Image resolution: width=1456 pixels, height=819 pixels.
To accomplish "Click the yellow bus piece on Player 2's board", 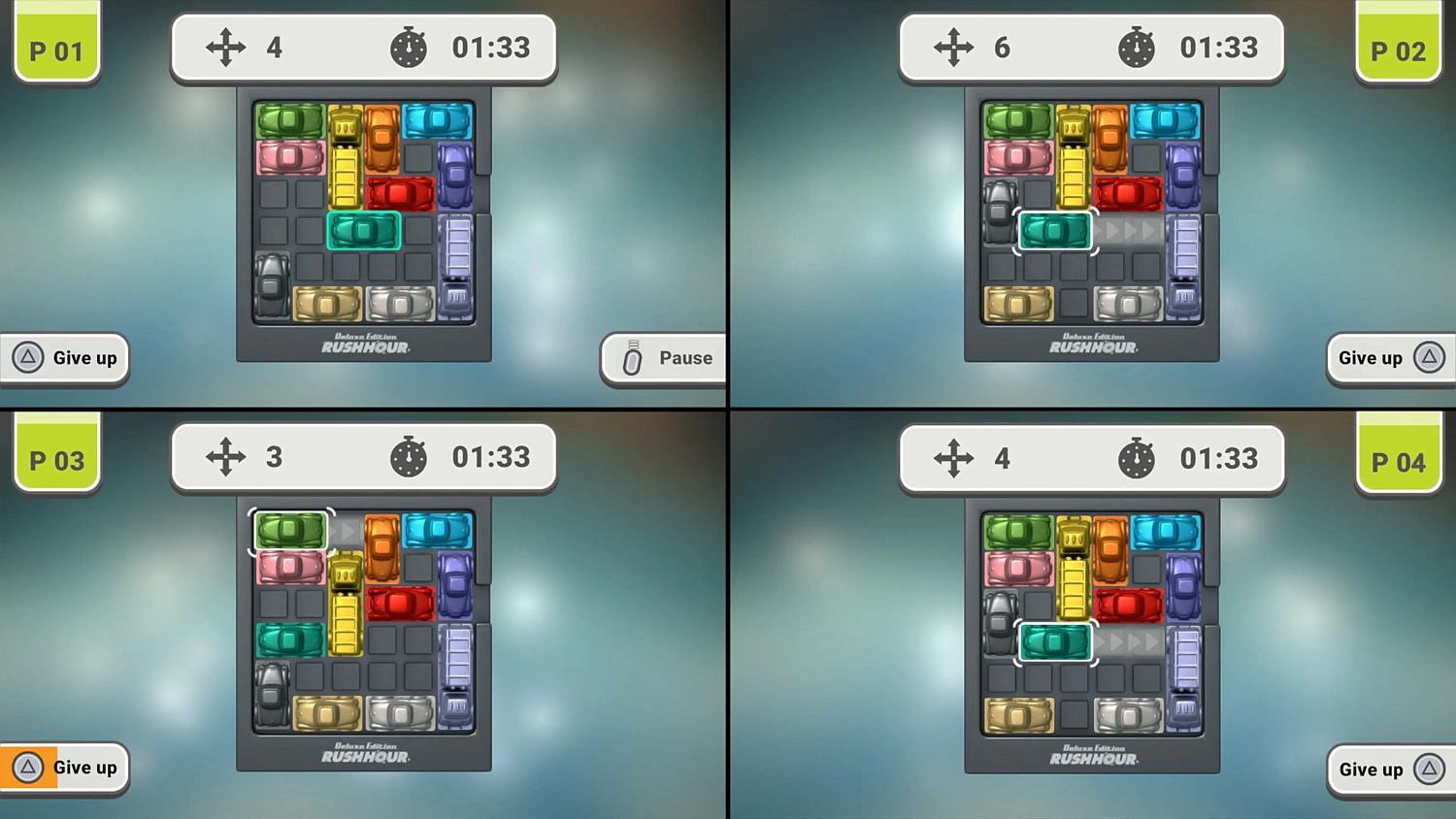I will click(x=1072, y=155).
